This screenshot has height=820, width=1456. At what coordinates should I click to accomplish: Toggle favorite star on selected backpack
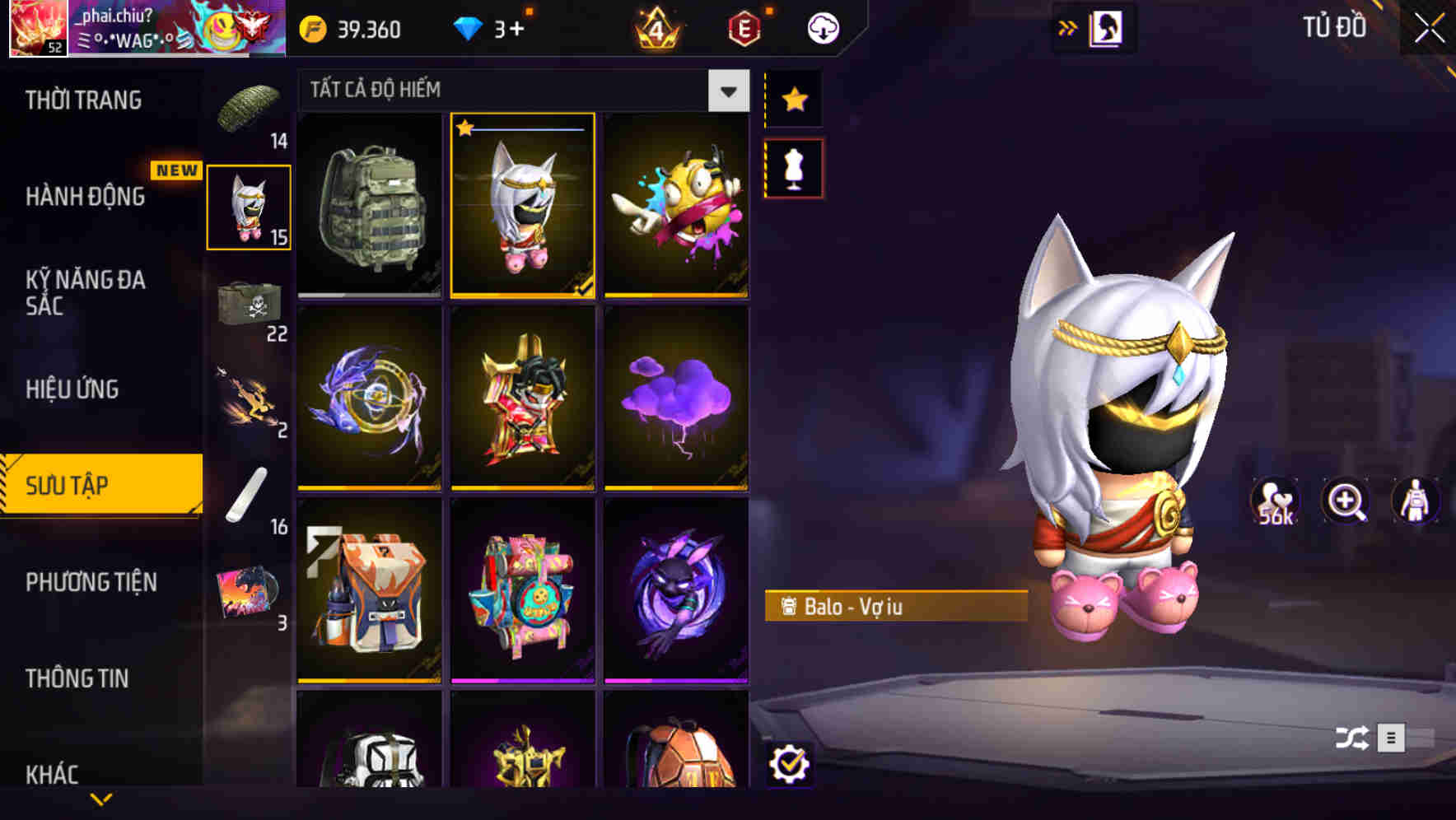pos(466,128)
